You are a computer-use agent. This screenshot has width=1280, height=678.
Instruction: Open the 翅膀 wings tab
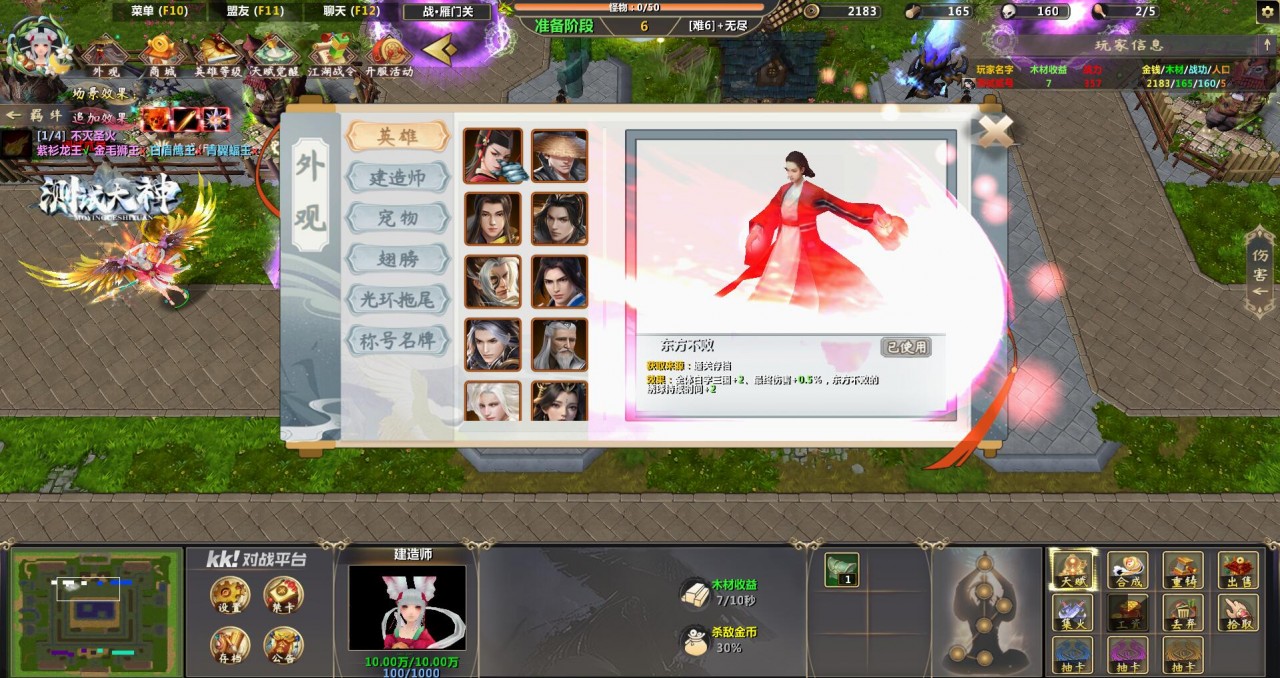397,259
